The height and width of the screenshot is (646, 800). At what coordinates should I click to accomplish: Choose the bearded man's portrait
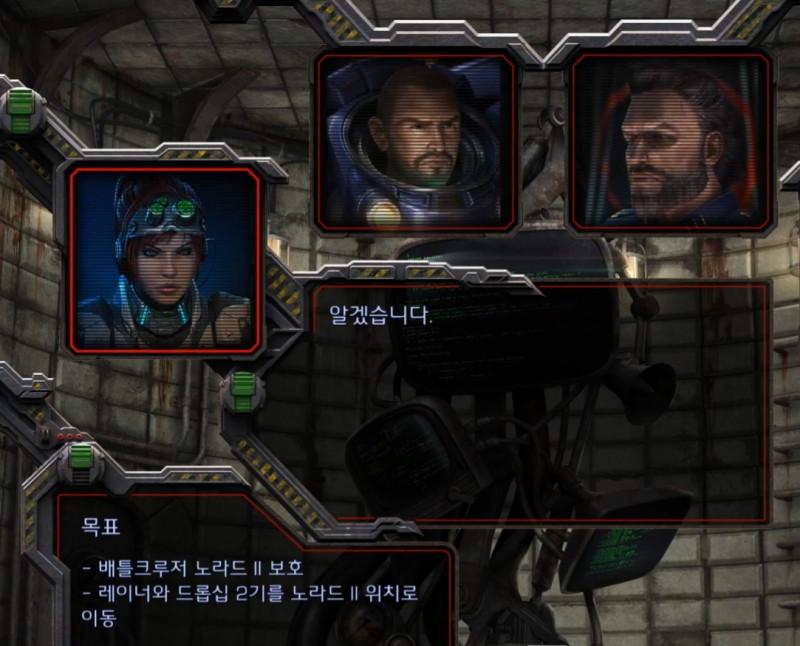671,143
